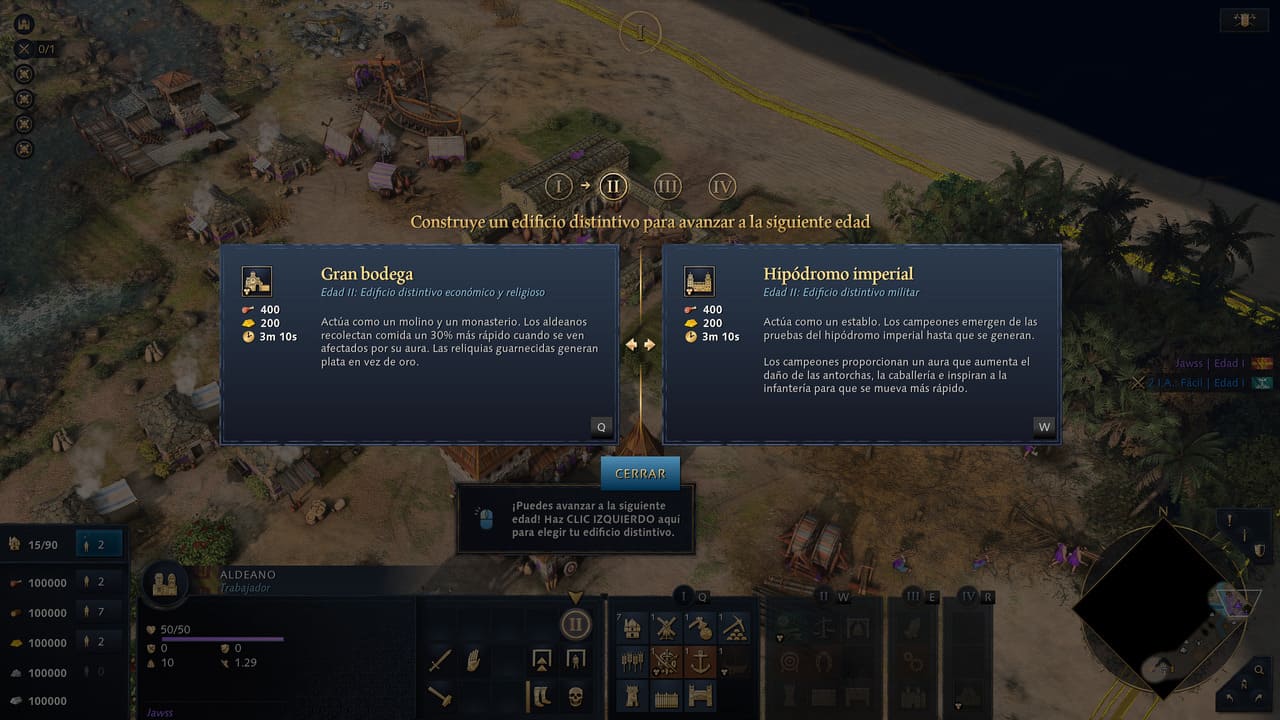Image resolution: width=1280 pixels, height=720 pixels.
Task: Select the palisade gate icon
Action: point(700,694)
